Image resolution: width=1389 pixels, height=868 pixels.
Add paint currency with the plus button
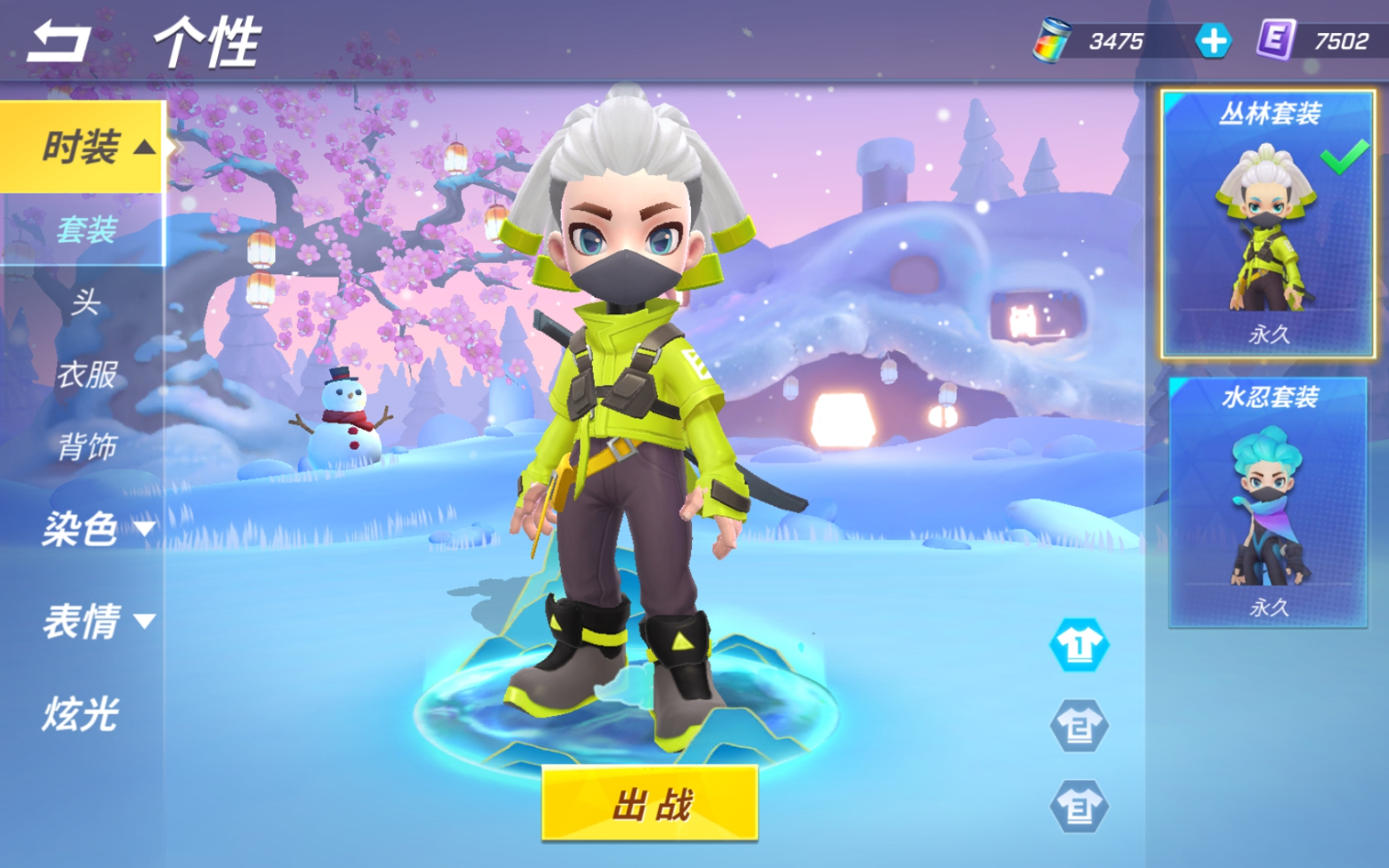click(1213, 41)
